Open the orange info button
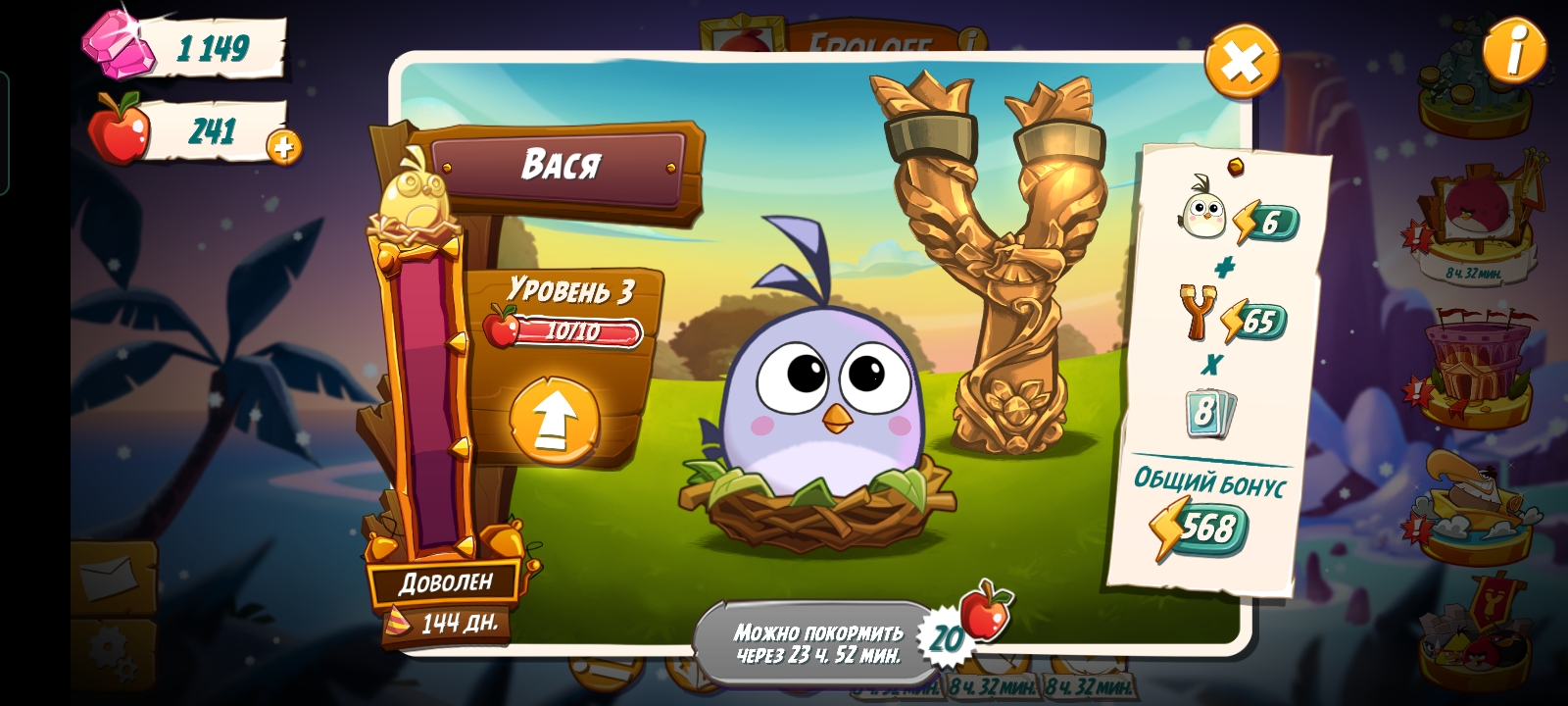 click(1514, 48)
